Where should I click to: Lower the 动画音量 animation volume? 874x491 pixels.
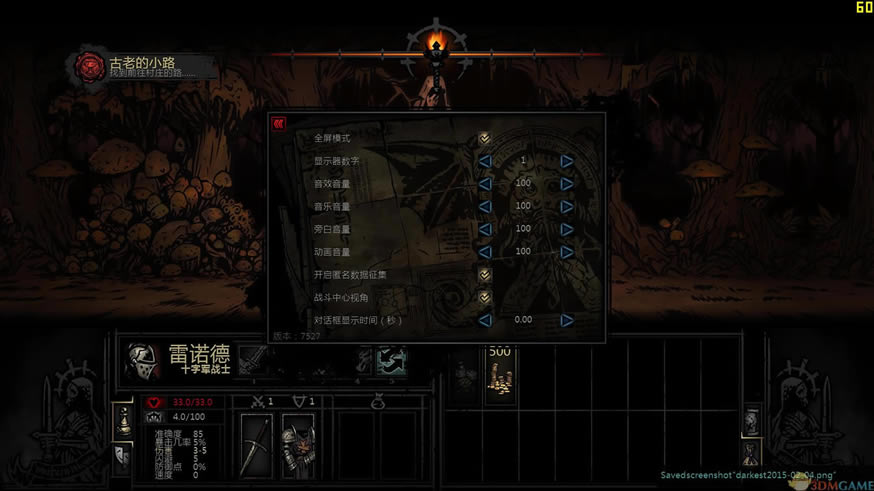485,252
